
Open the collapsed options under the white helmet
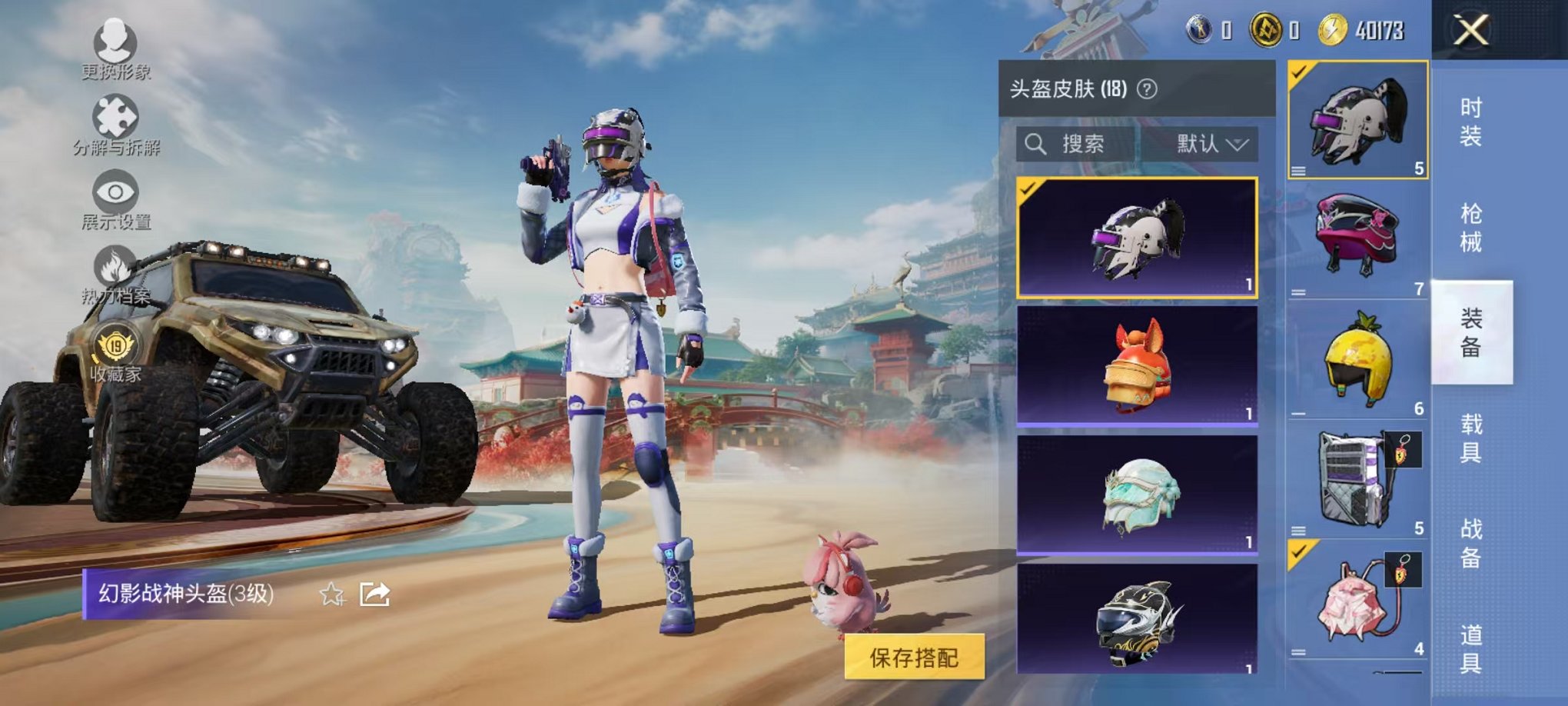1299,171
